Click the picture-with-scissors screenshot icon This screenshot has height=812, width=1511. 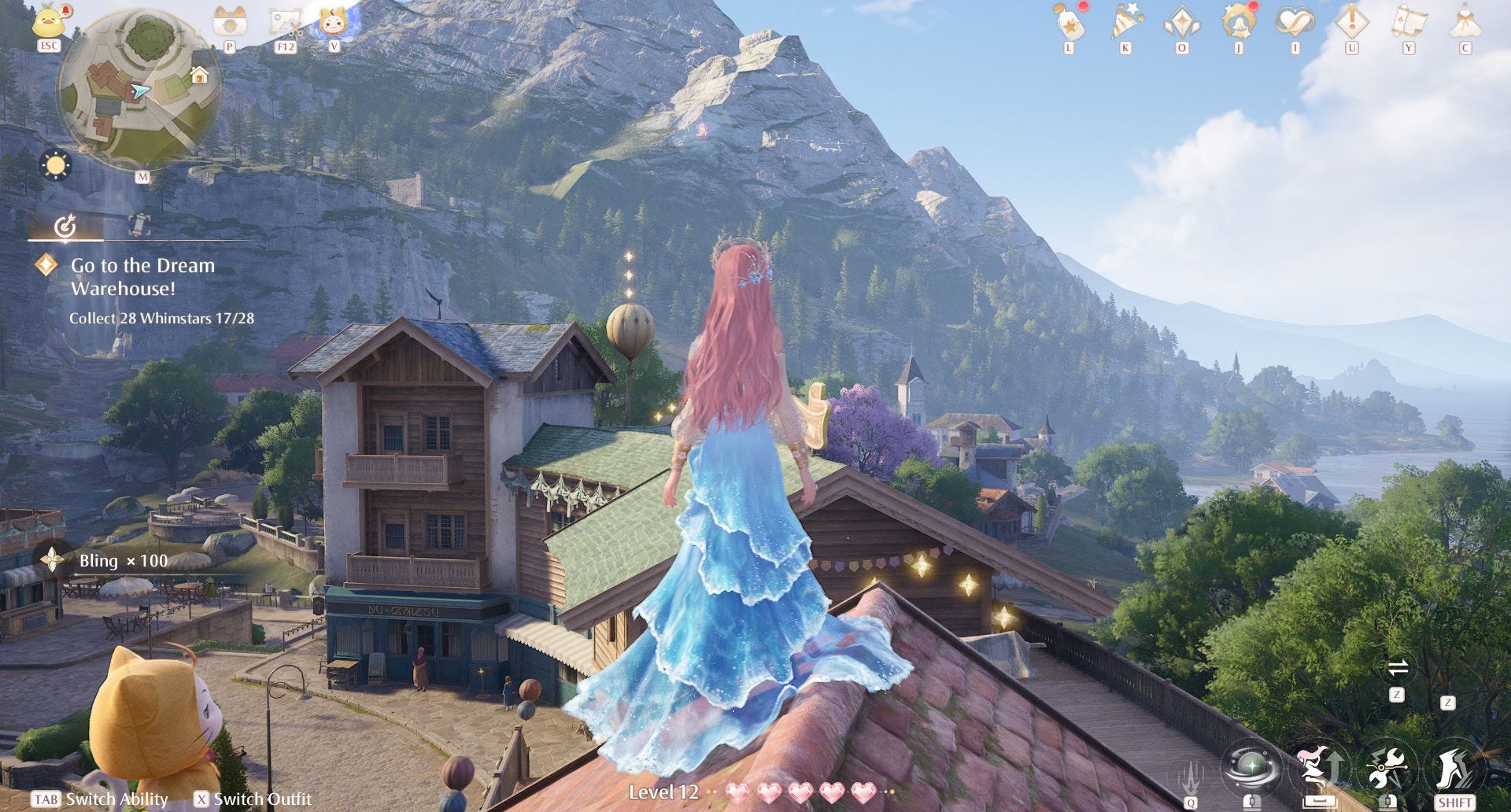(x=285, y=21)
